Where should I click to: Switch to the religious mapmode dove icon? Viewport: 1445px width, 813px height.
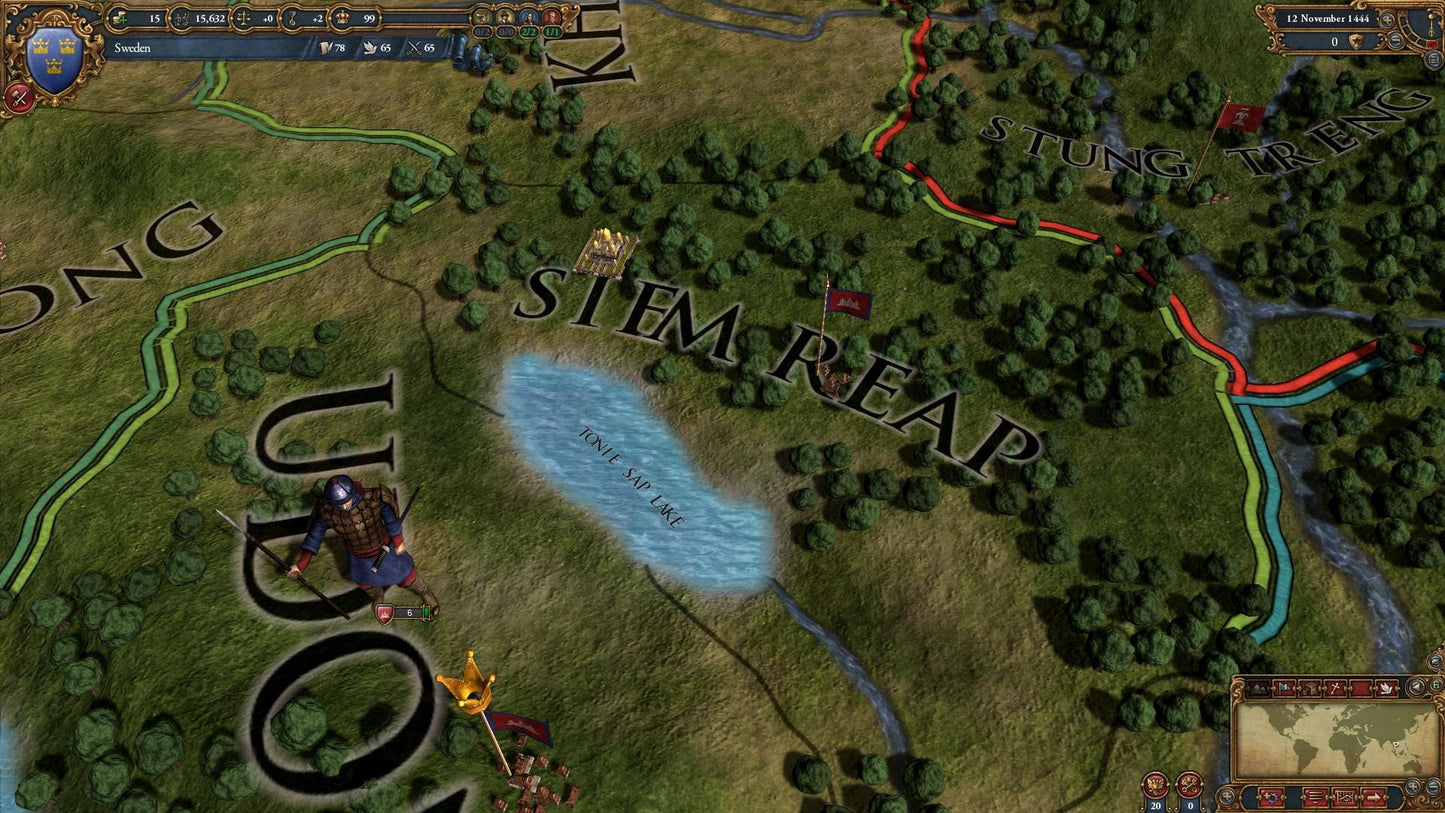click(1387, 688)
